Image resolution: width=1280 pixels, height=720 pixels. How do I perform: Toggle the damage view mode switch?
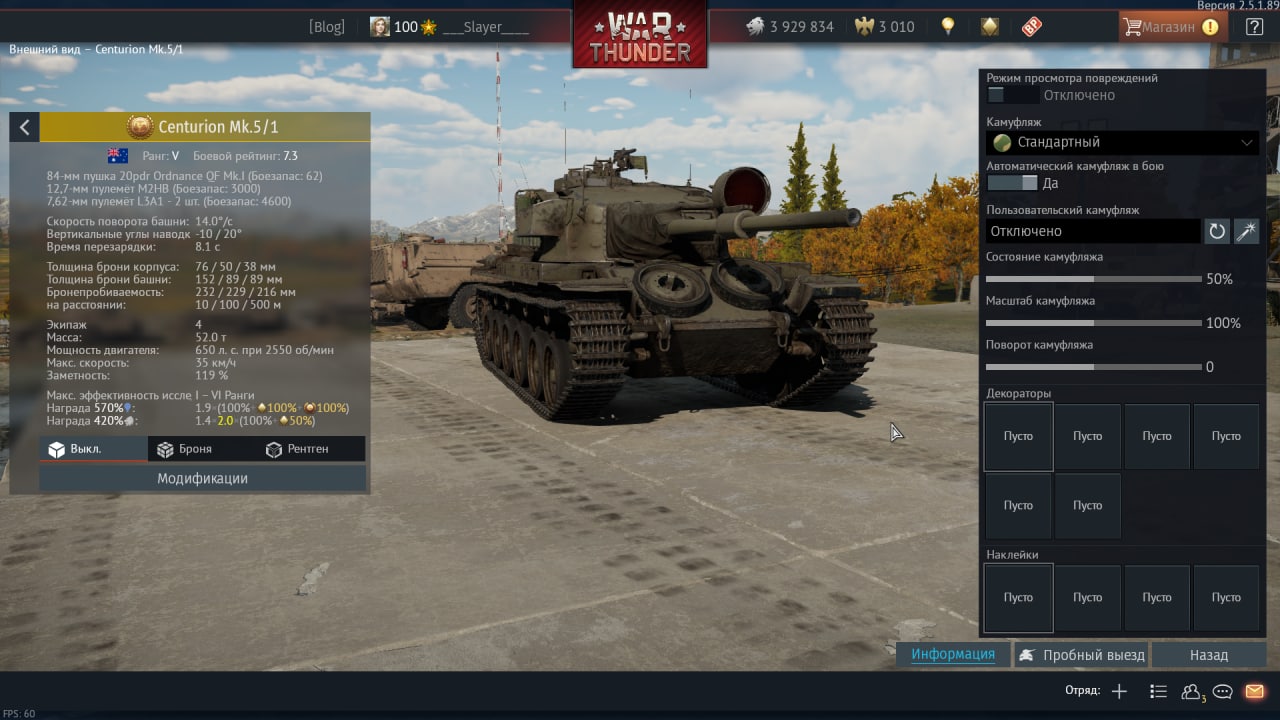pos(1011,95)
